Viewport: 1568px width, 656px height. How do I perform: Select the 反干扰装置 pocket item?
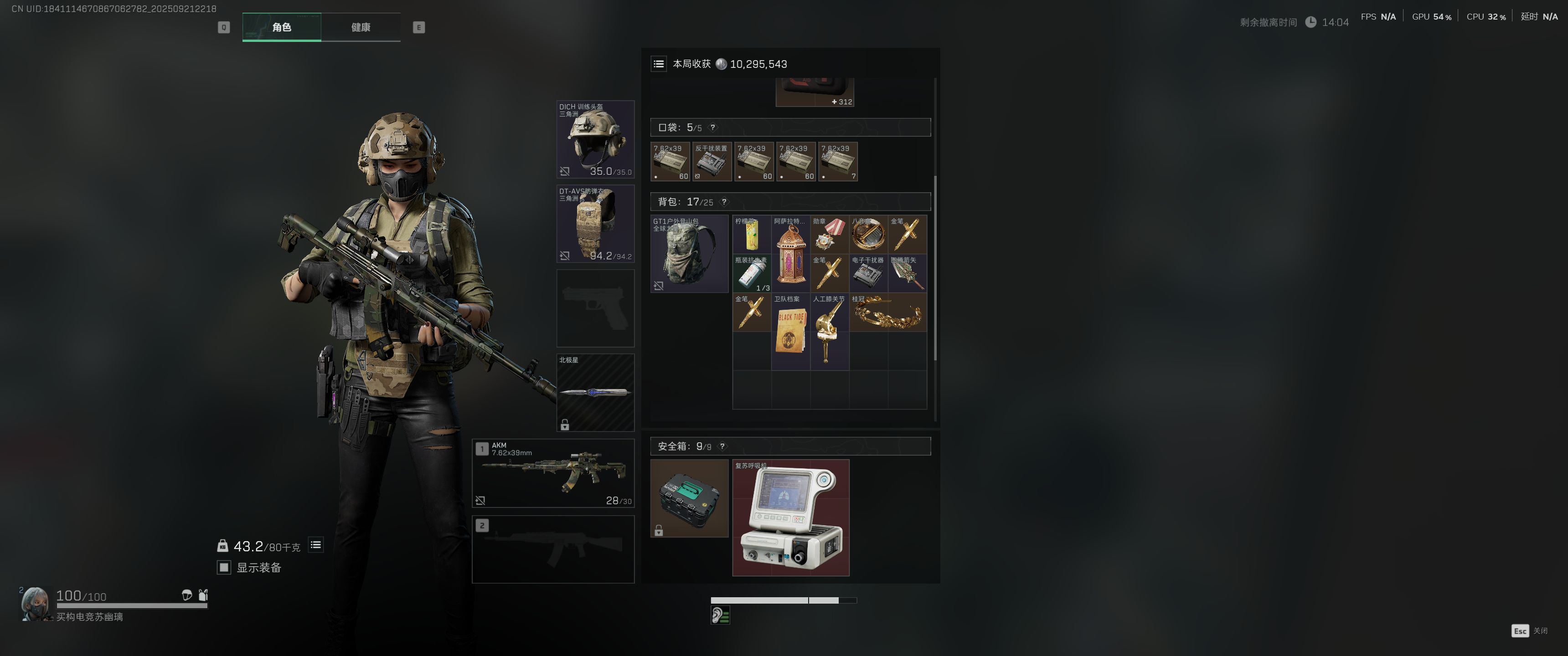point(712,161)
